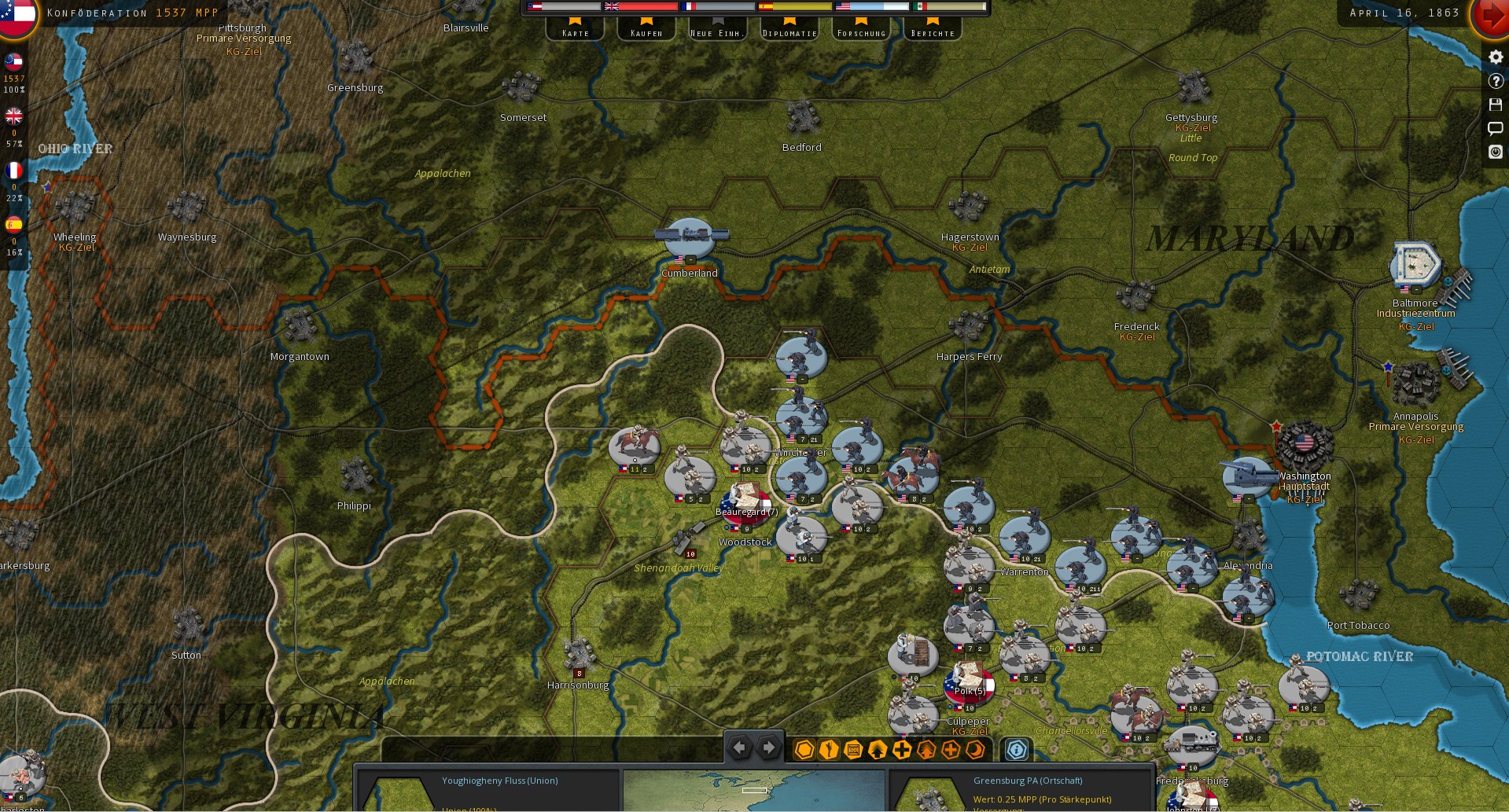Click the previous unit arrow button
1509x812 pixels.
point(739,748)
